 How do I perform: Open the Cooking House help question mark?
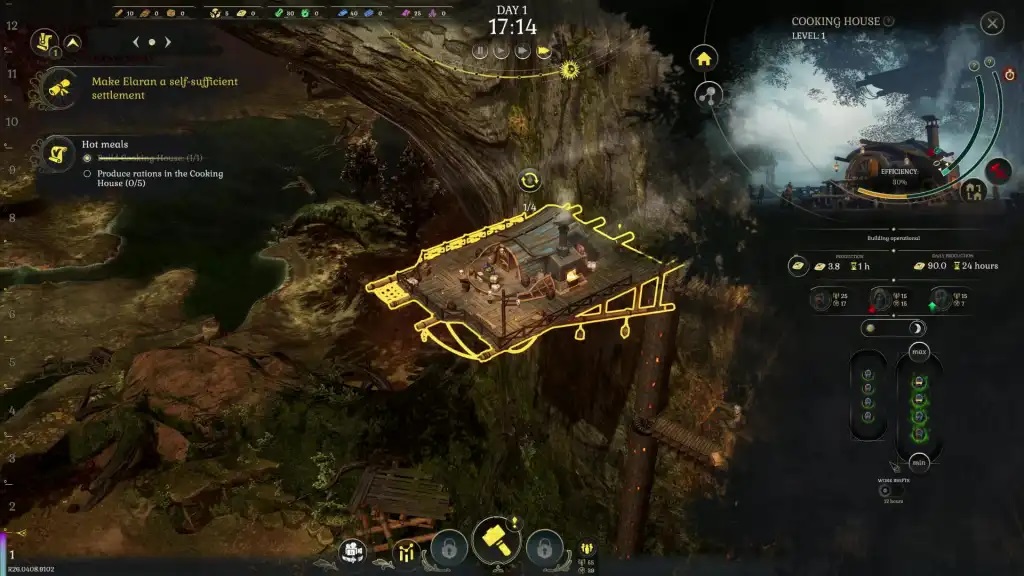[x=889, y=21]
